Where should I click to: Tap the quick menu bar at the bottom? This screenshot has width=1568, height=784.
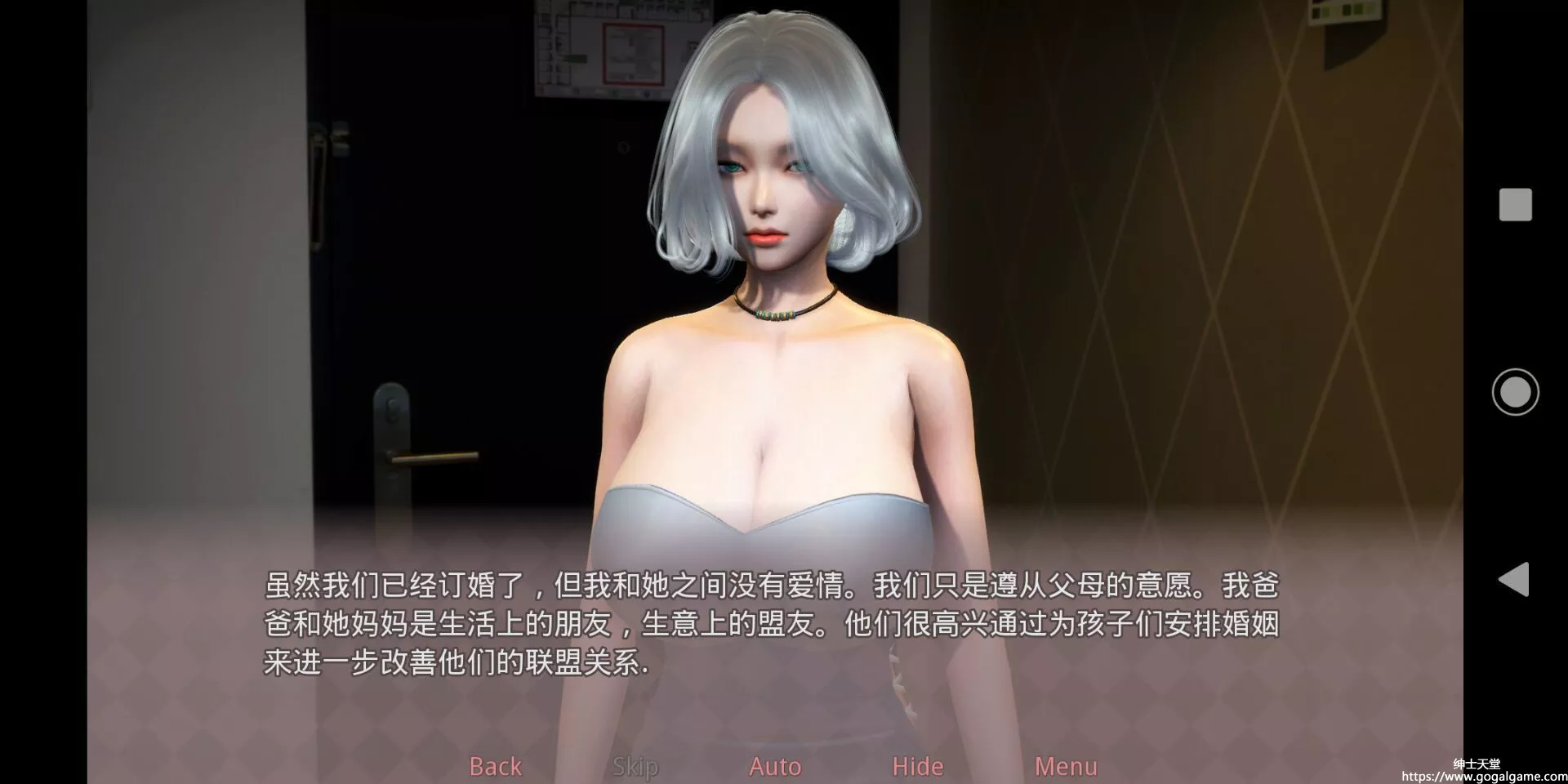click(x=776, y=766)
